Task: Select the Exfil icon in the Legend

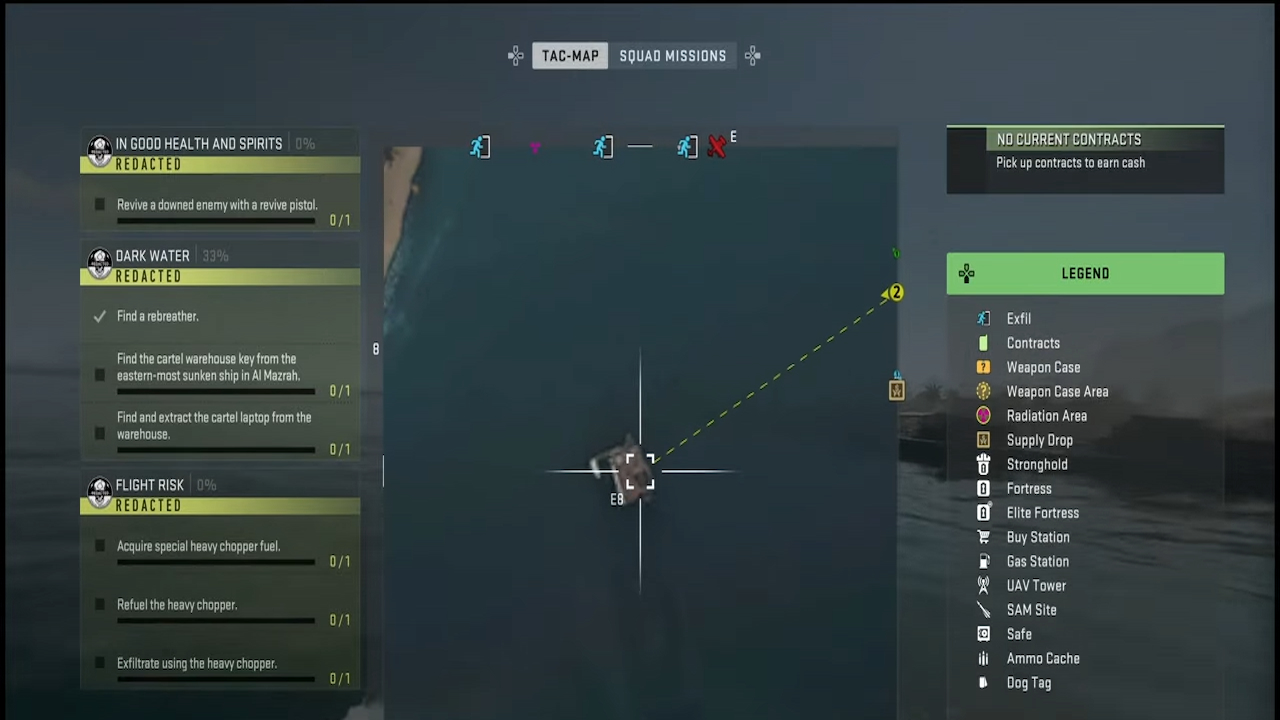Action: 983,318
